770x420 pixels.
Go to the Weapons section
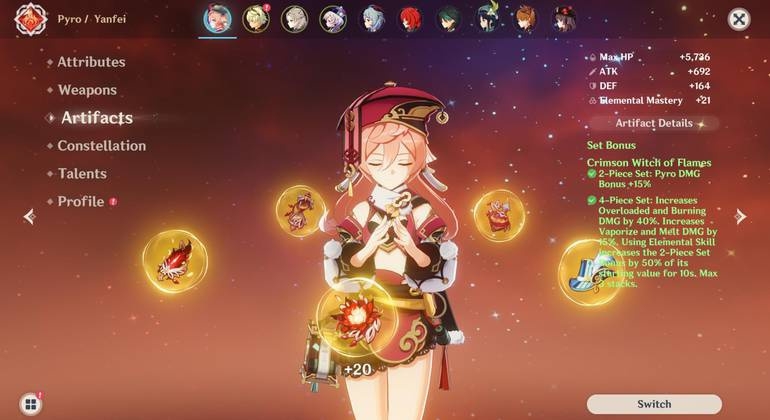87,90
